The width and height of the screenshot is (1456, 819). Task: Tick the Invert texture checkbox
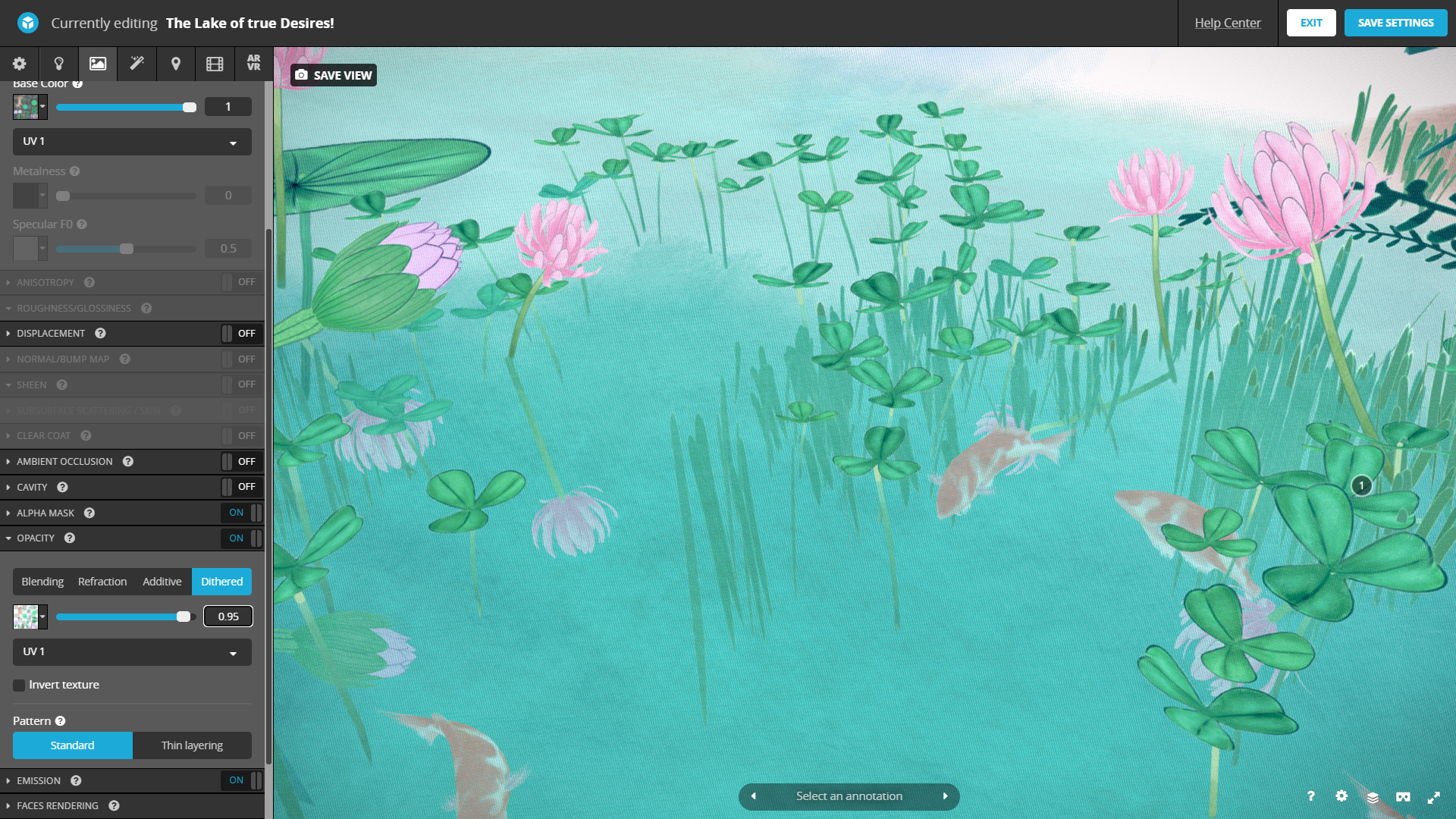[19, 686]
